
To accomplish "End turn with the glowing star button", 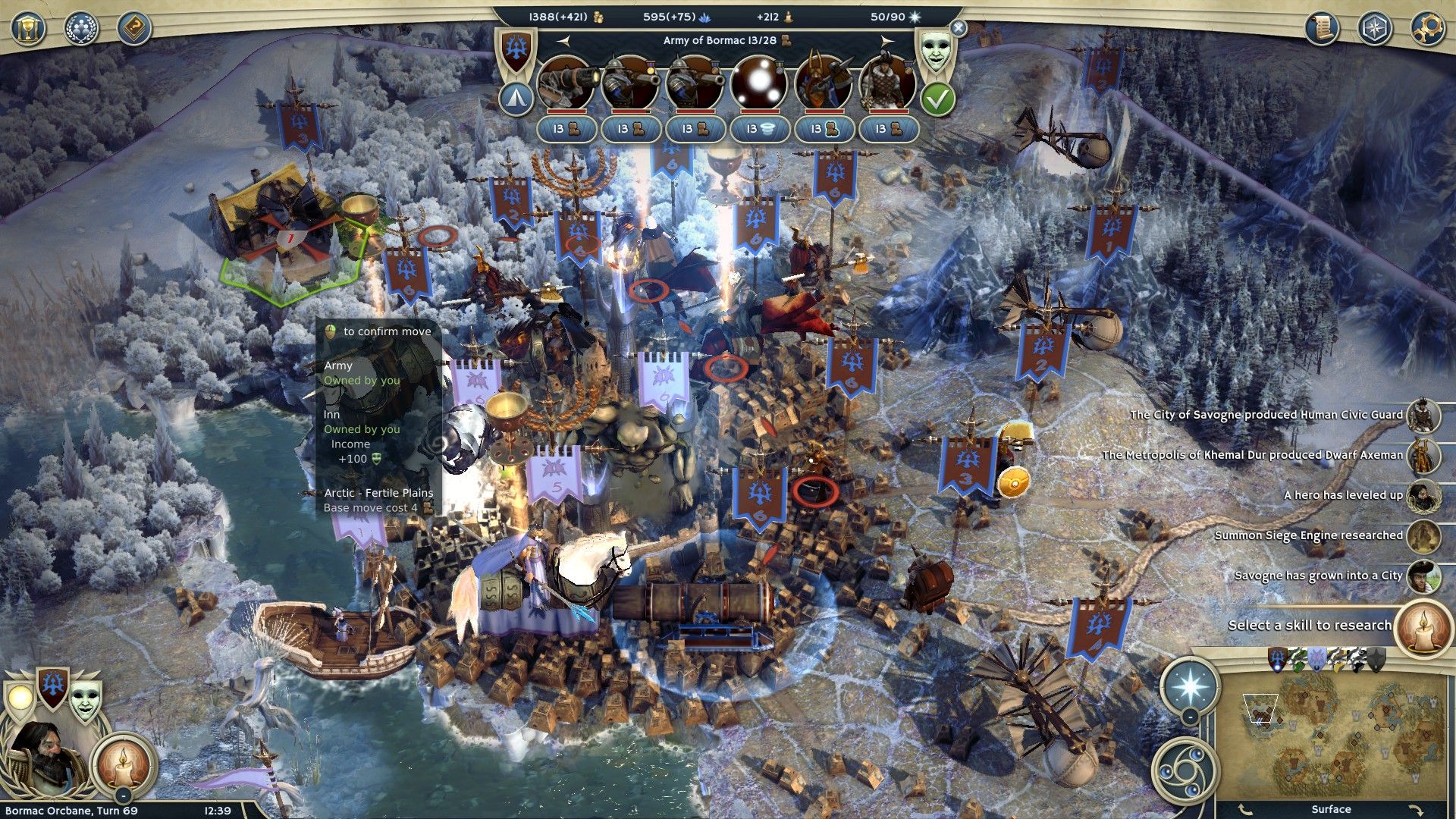I will [1189, 686].
